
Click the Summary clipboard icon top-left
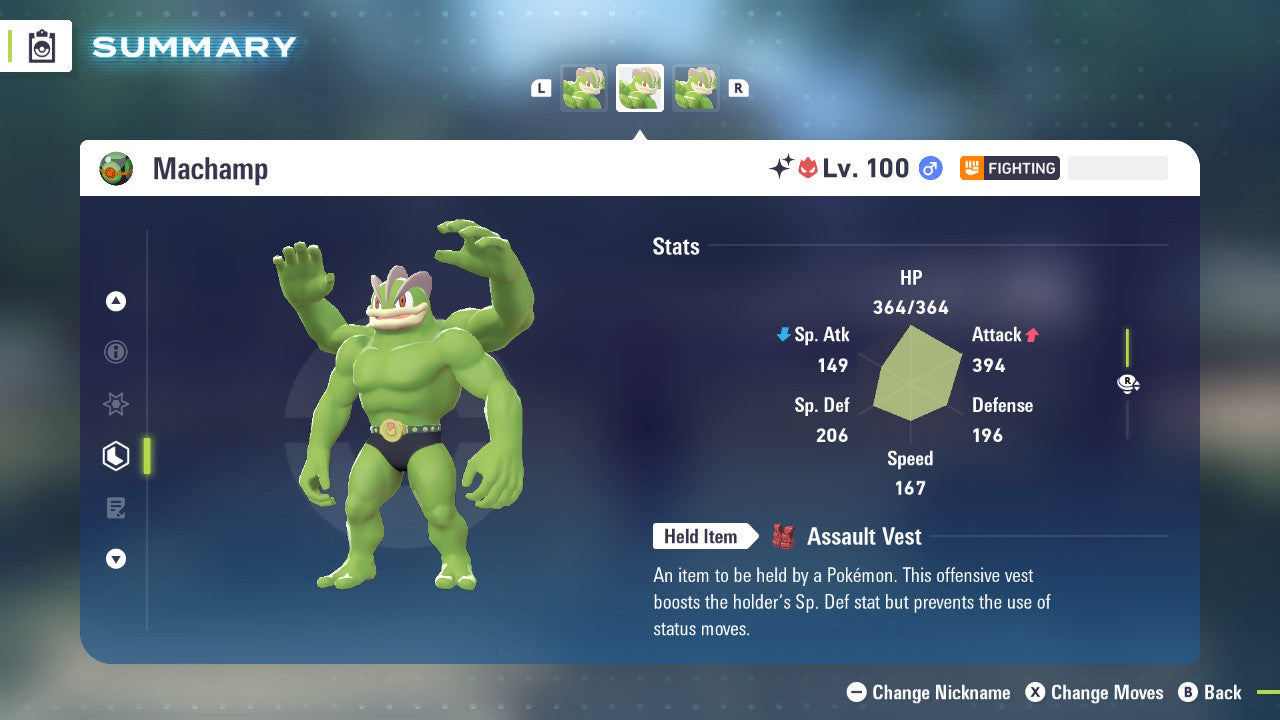point(40,46)
